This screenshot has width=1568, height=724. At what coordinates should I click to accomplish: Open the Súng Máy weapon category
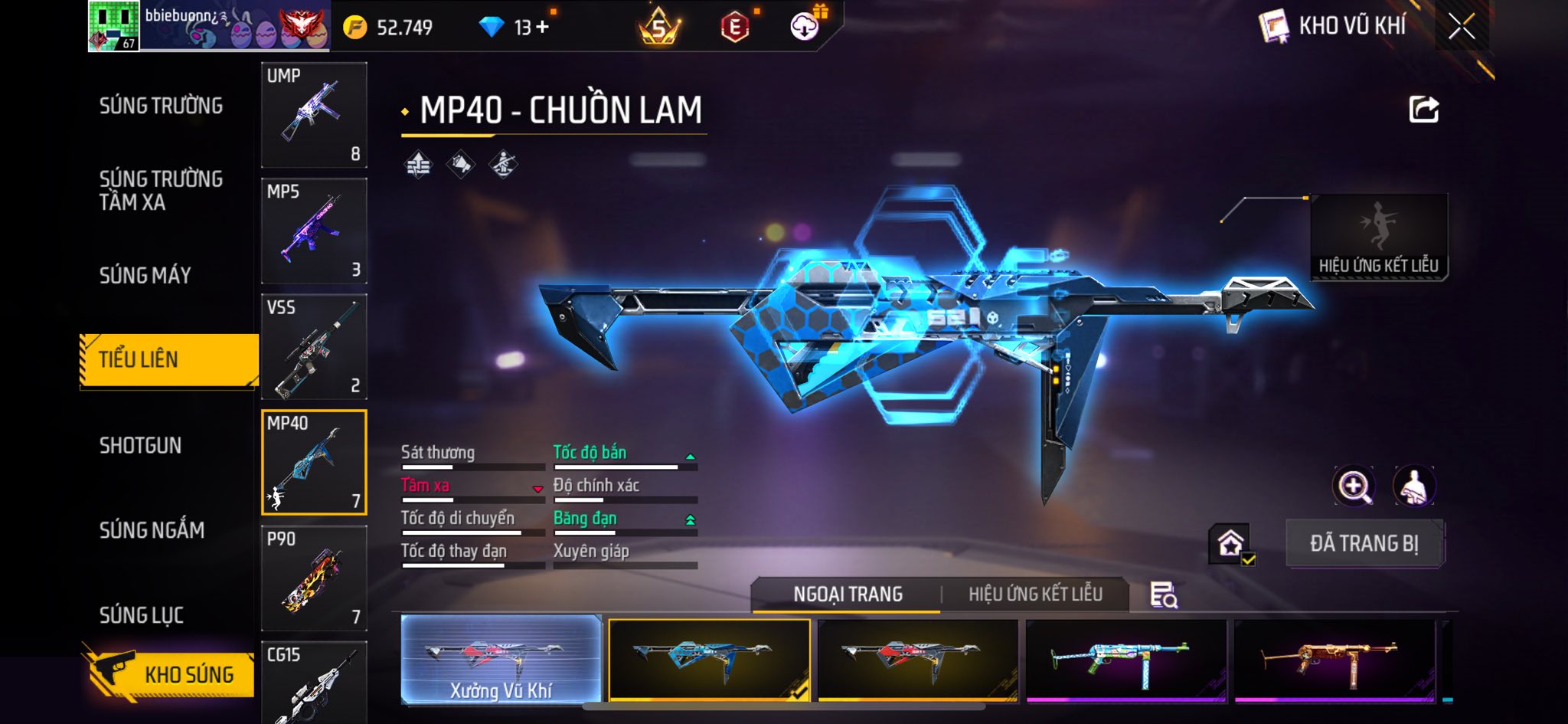(145, 275)
